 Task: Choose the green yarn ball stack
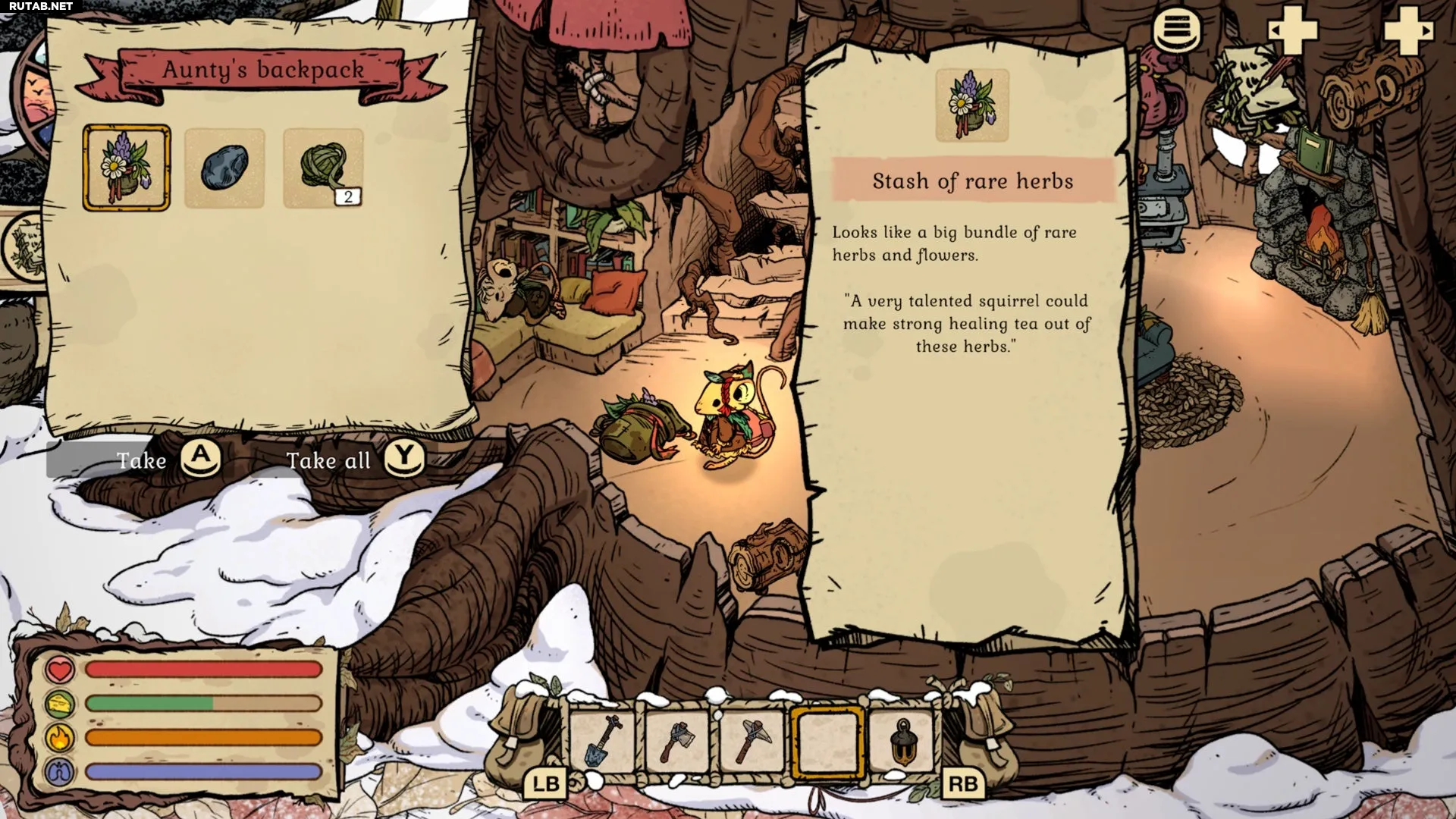pyautogui.click(x=323, y=168)
